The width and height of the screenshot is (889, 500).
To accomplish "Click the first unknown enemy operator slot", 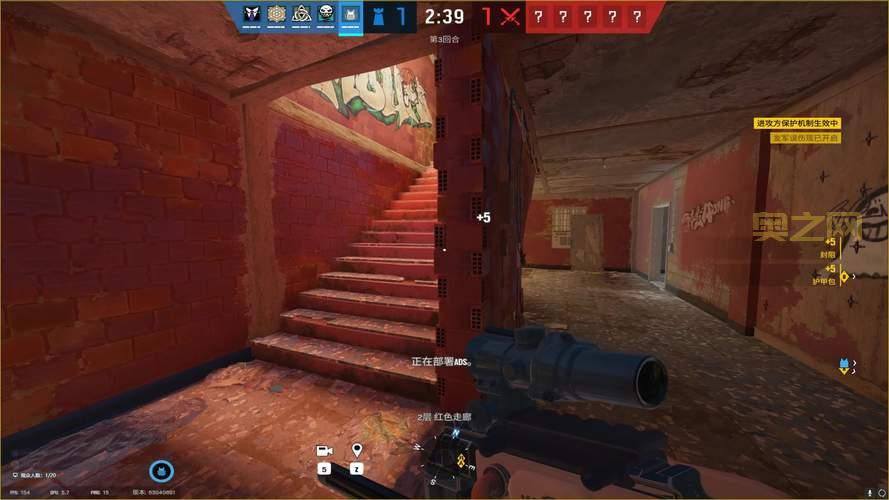I will pyautogui.click(x=539, y=15).
